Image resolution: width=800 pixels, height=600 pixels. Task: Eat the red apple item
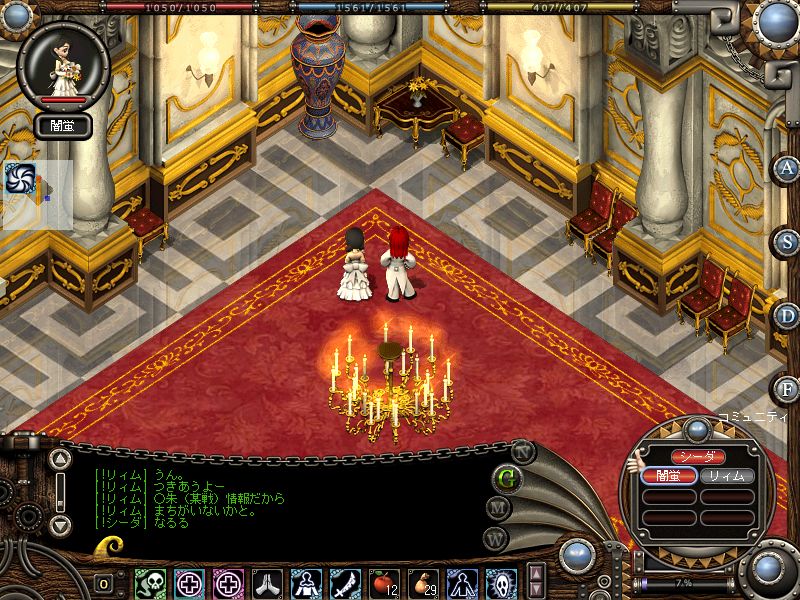coord(383,582)
